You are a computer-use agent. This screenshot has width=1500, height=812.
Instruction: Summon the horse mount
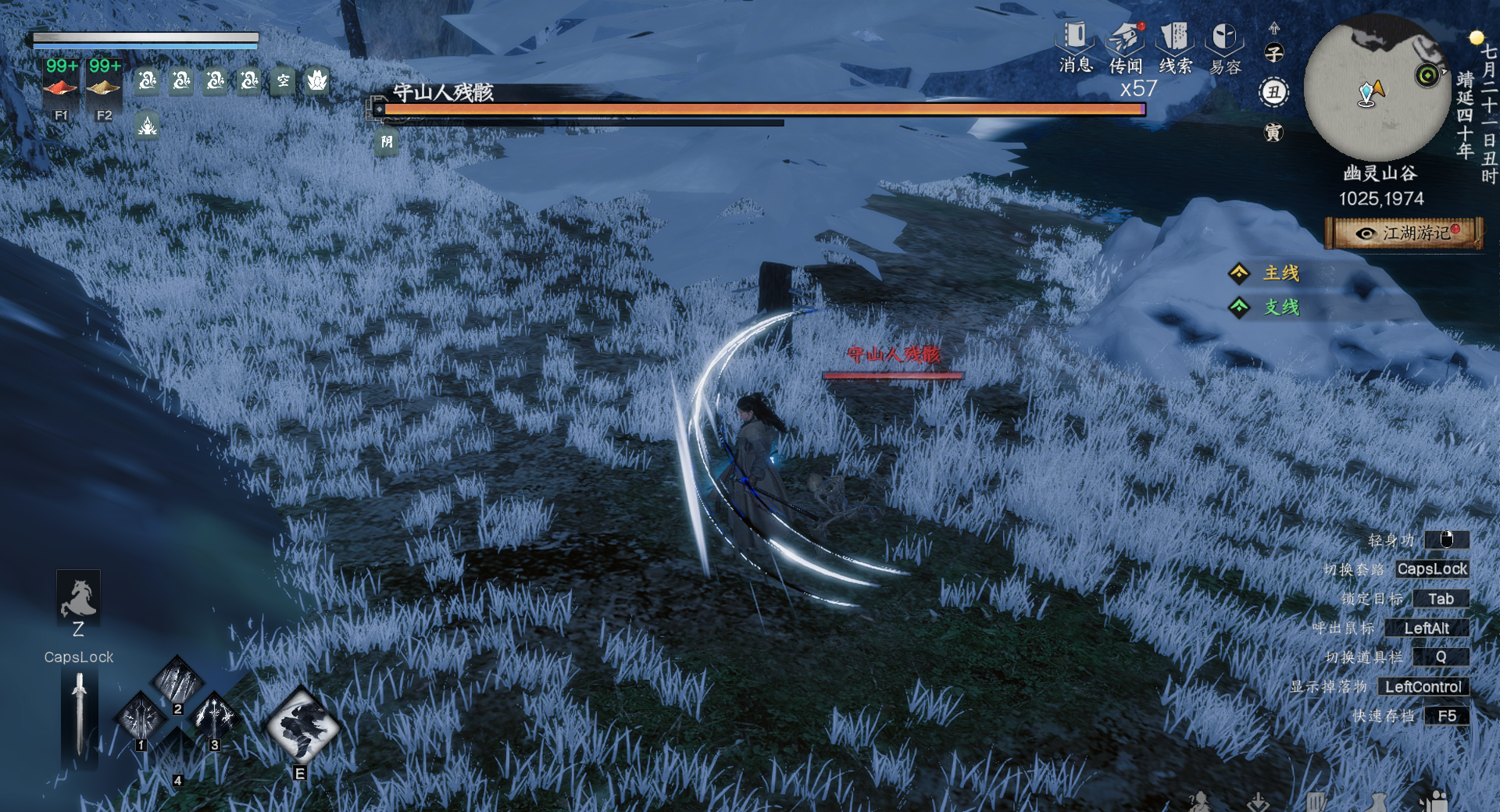point(78,598)
